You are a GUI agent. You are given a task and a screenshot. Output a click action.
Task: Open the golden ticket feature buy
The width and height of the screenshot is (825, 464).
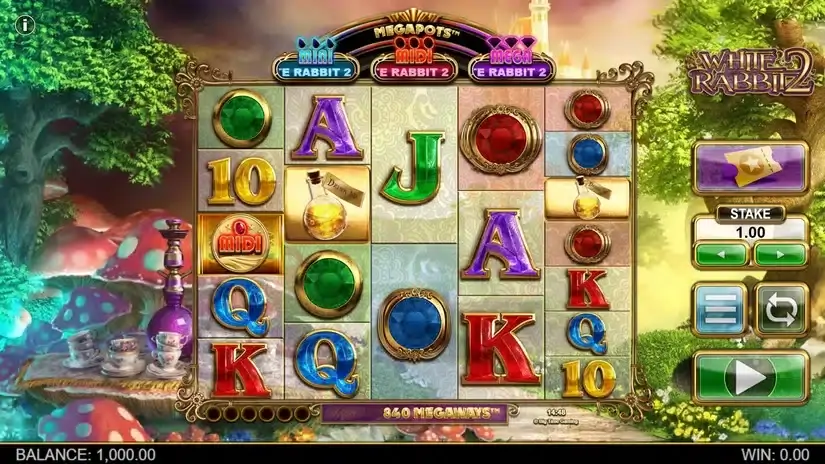[750, 167]
